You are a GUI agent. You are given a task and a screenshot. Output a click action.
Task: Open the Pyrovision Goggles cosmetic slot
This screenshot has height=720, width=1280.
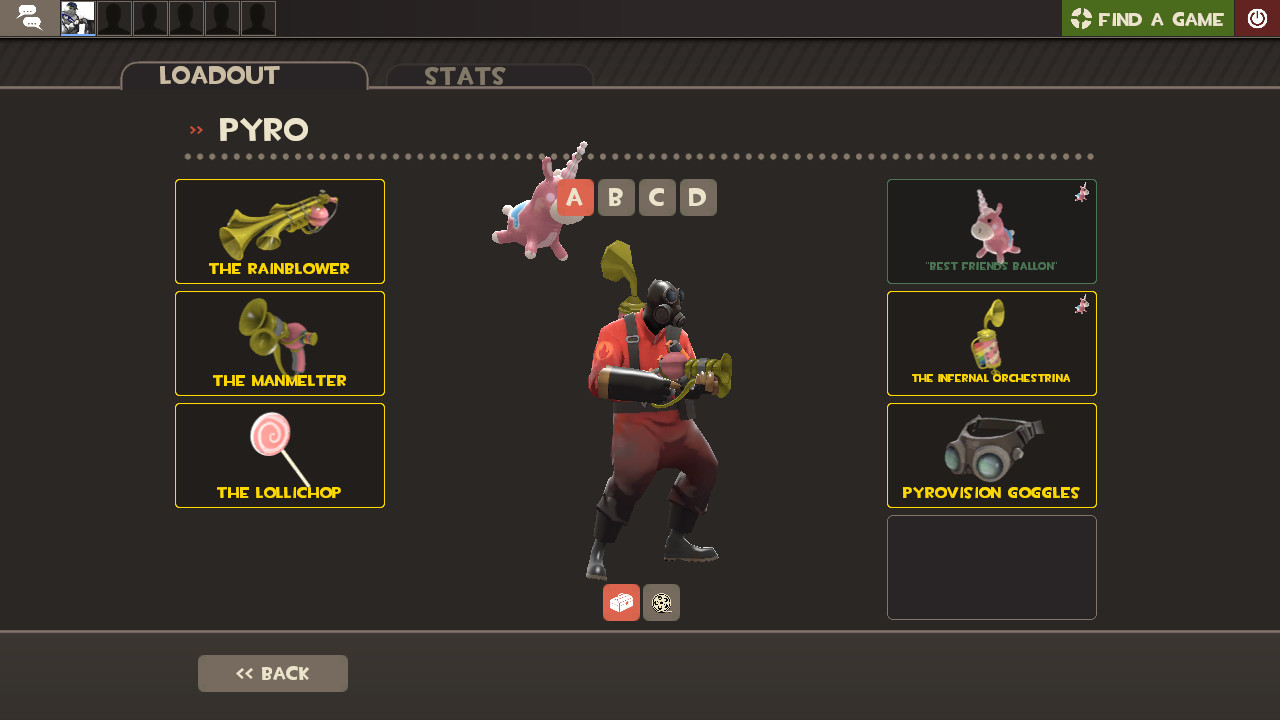(991, 455)
